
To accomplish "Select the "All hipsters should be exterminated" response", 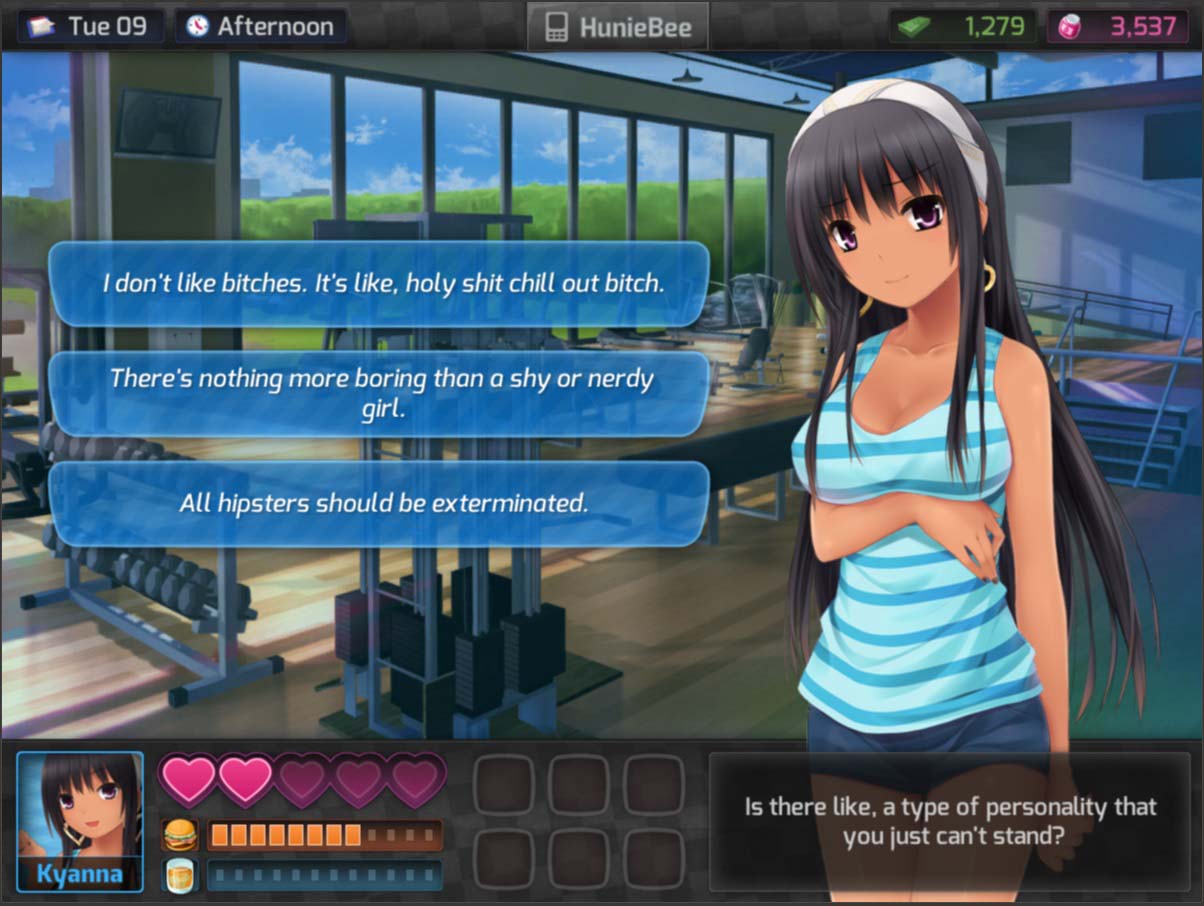I will (380, 503).
